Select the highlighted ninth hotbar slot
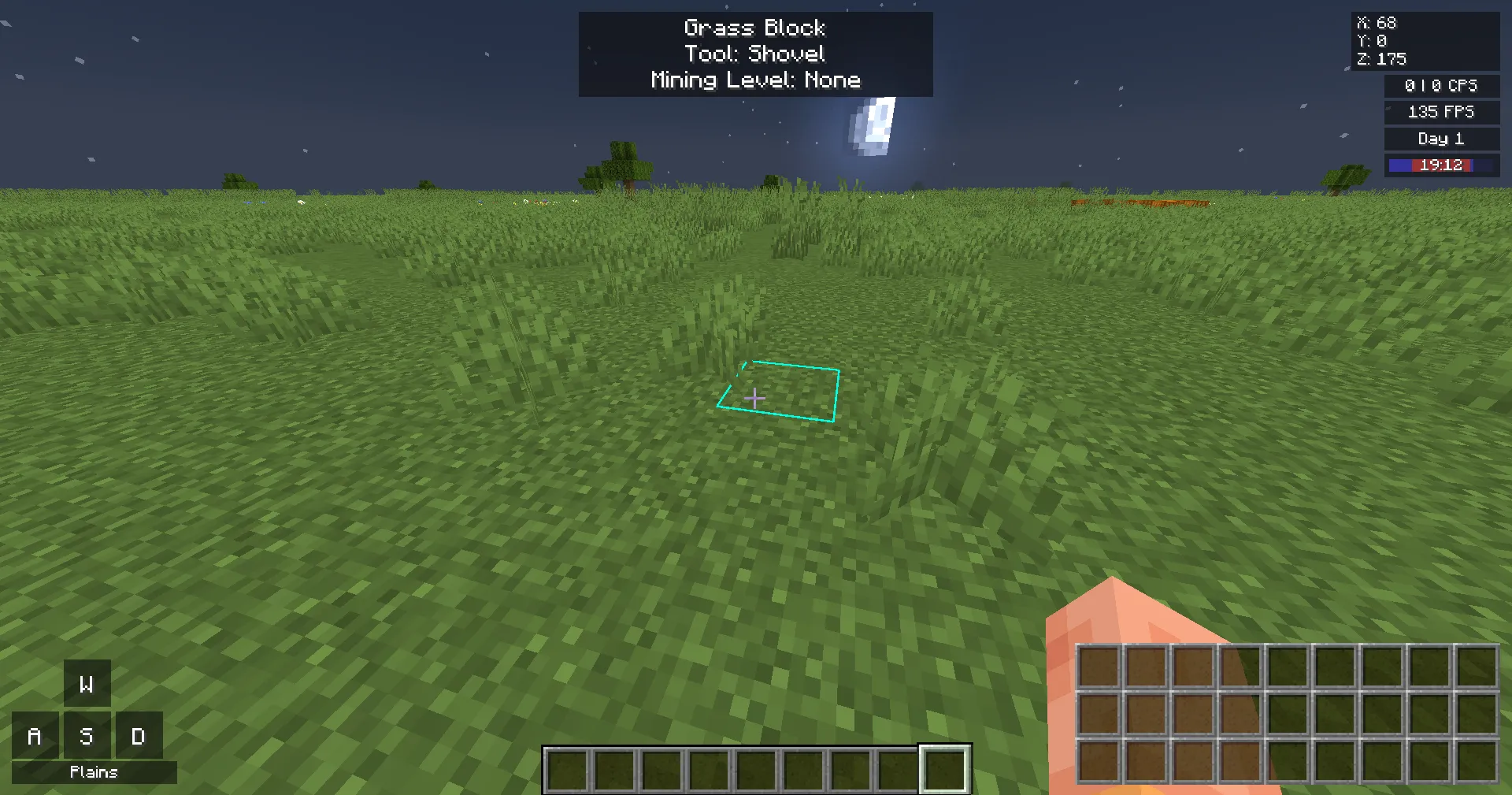This screenshot has width=1512, height=795. pyautogui.click(x=943, y=770)
